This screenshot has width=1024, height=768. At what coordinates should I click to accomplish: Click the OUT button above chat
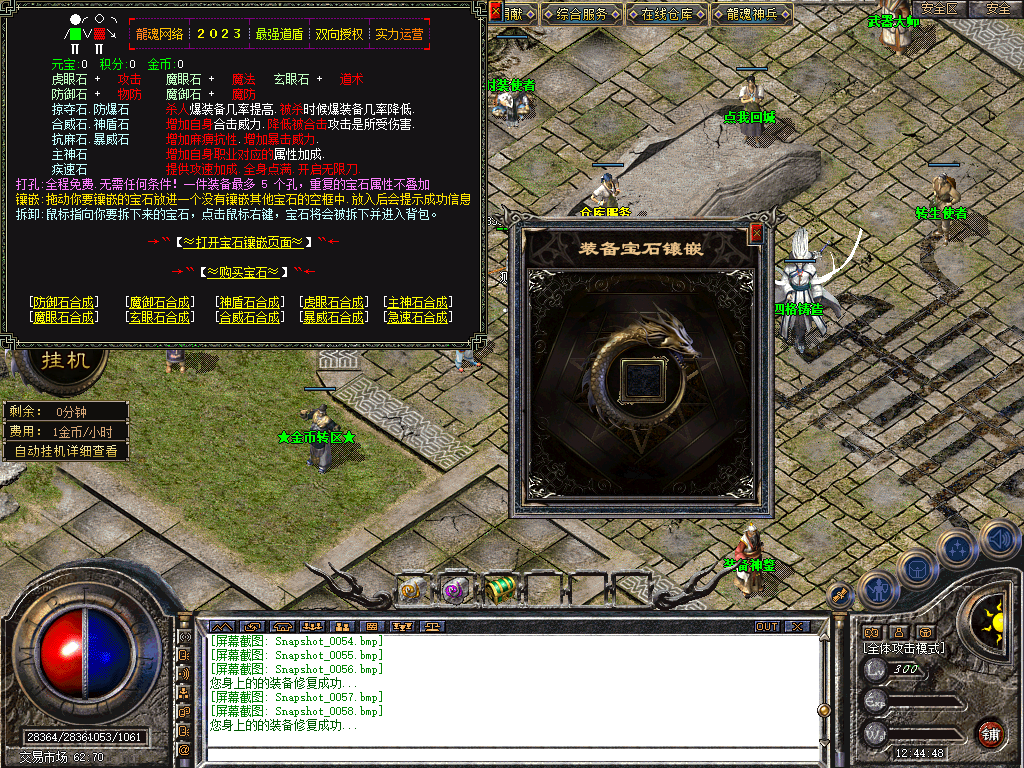[x=766, y=626]
